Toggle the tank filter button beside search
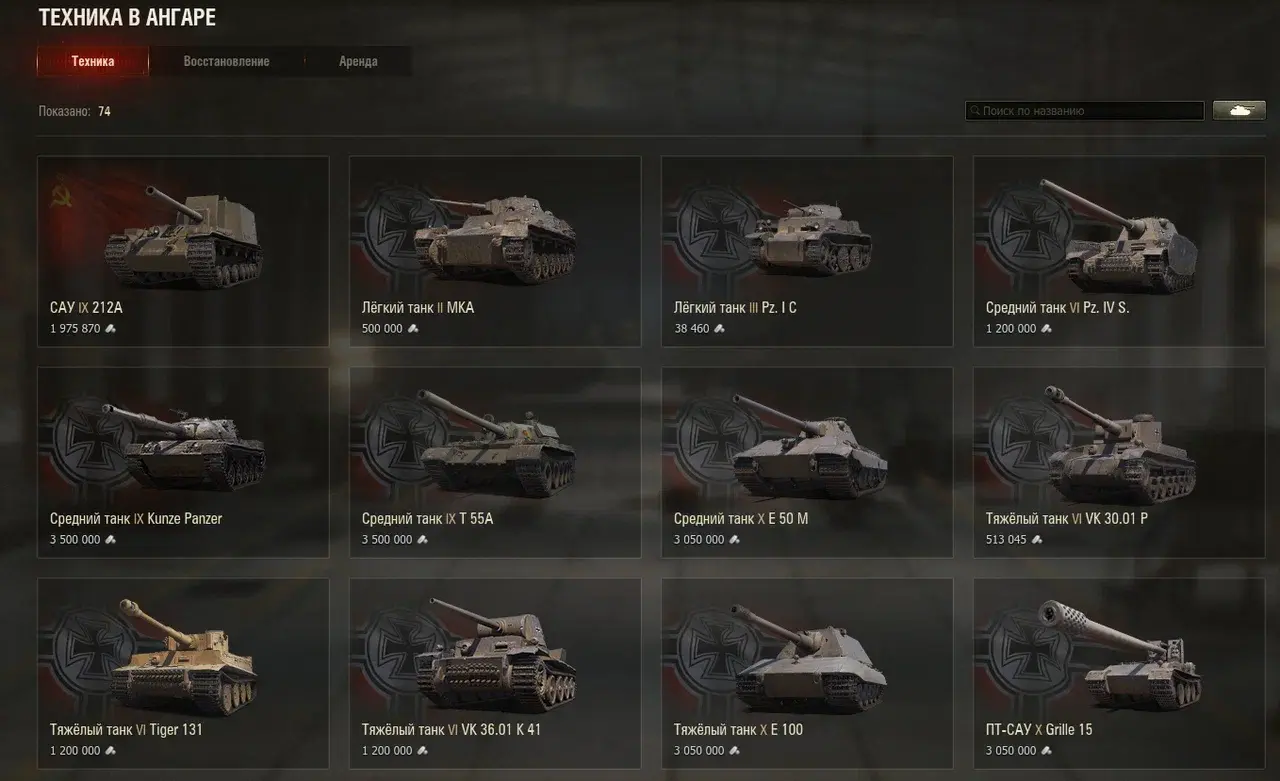 pyautogui.click(x=1239, y=111)
